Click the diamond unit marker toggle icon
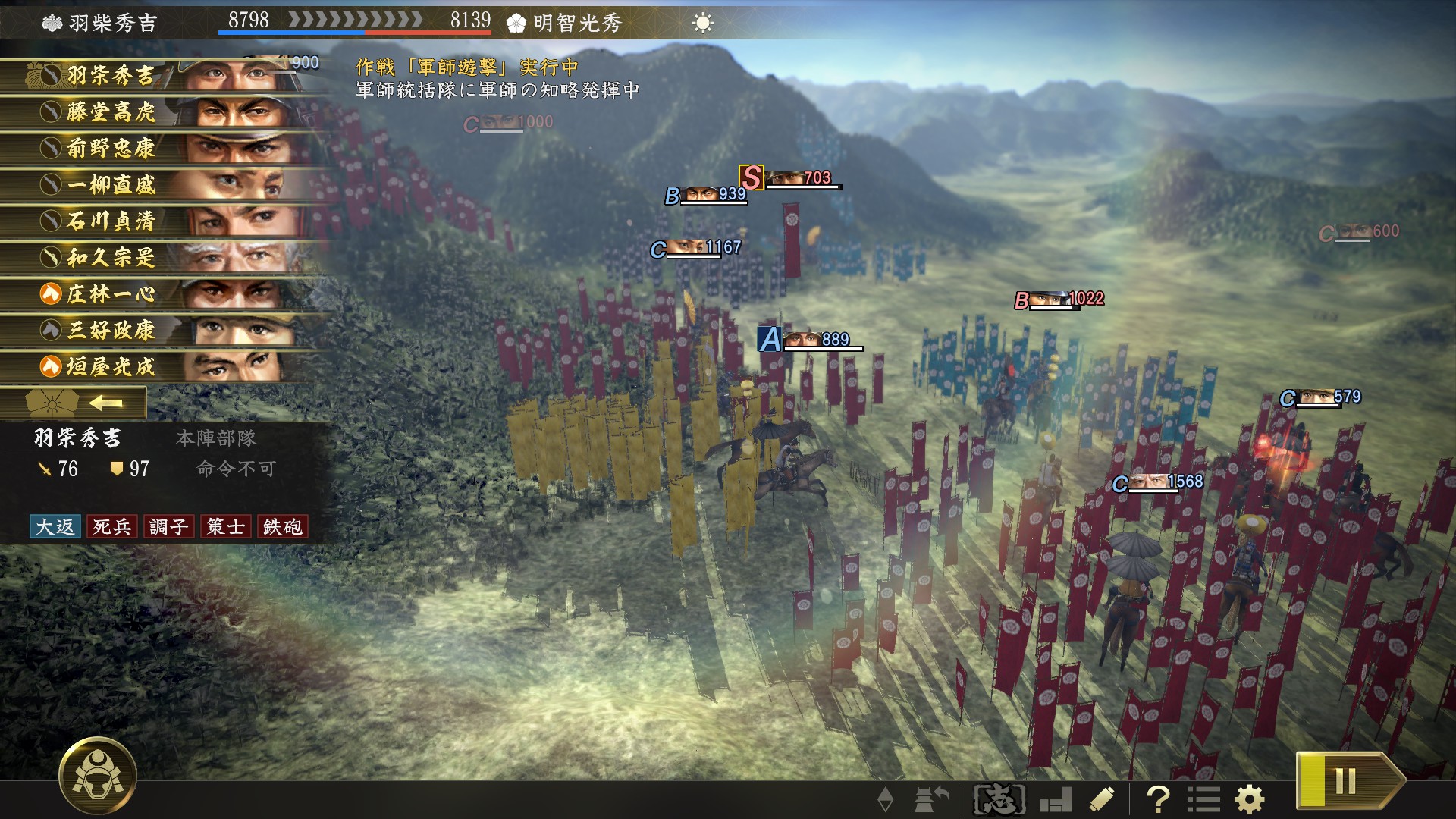This screenshot has height=819, width=1456. tap(886, 798)
